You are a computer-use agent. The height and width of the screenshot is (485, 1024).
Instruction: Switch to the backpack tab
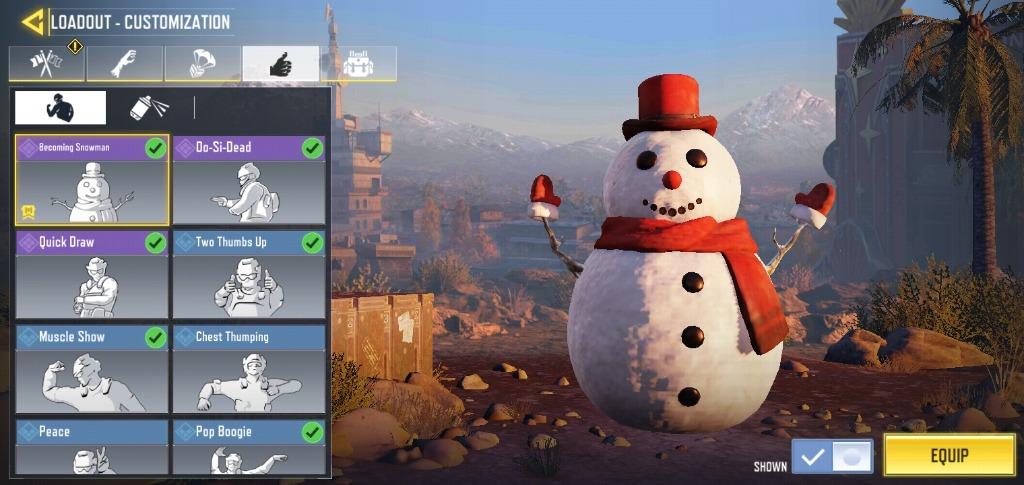coord(358,64)
